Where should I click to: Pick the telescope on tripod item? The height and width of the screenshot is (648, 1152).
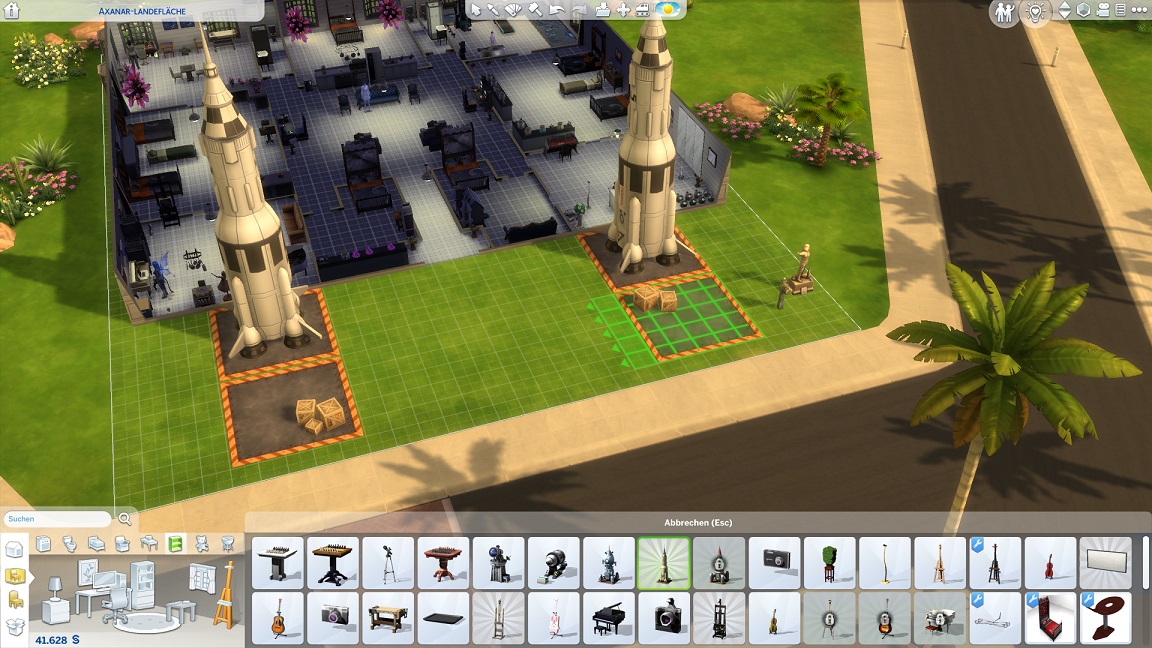coord(389,563)
